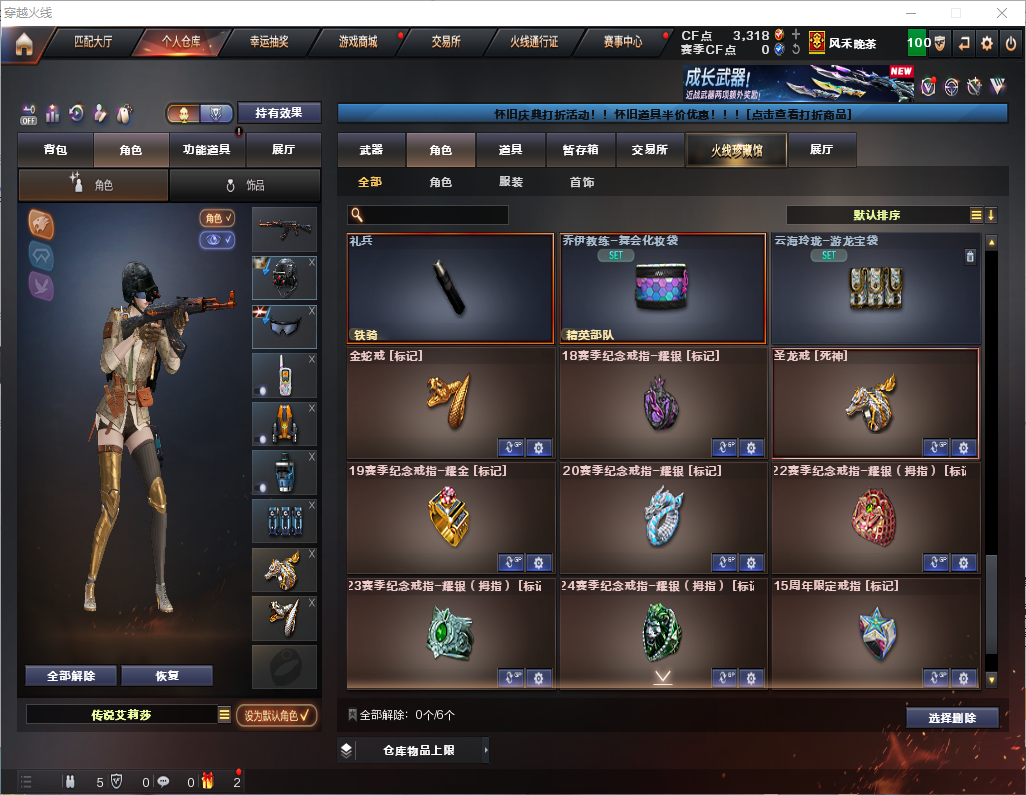Close the game window

click(1001, 13)
